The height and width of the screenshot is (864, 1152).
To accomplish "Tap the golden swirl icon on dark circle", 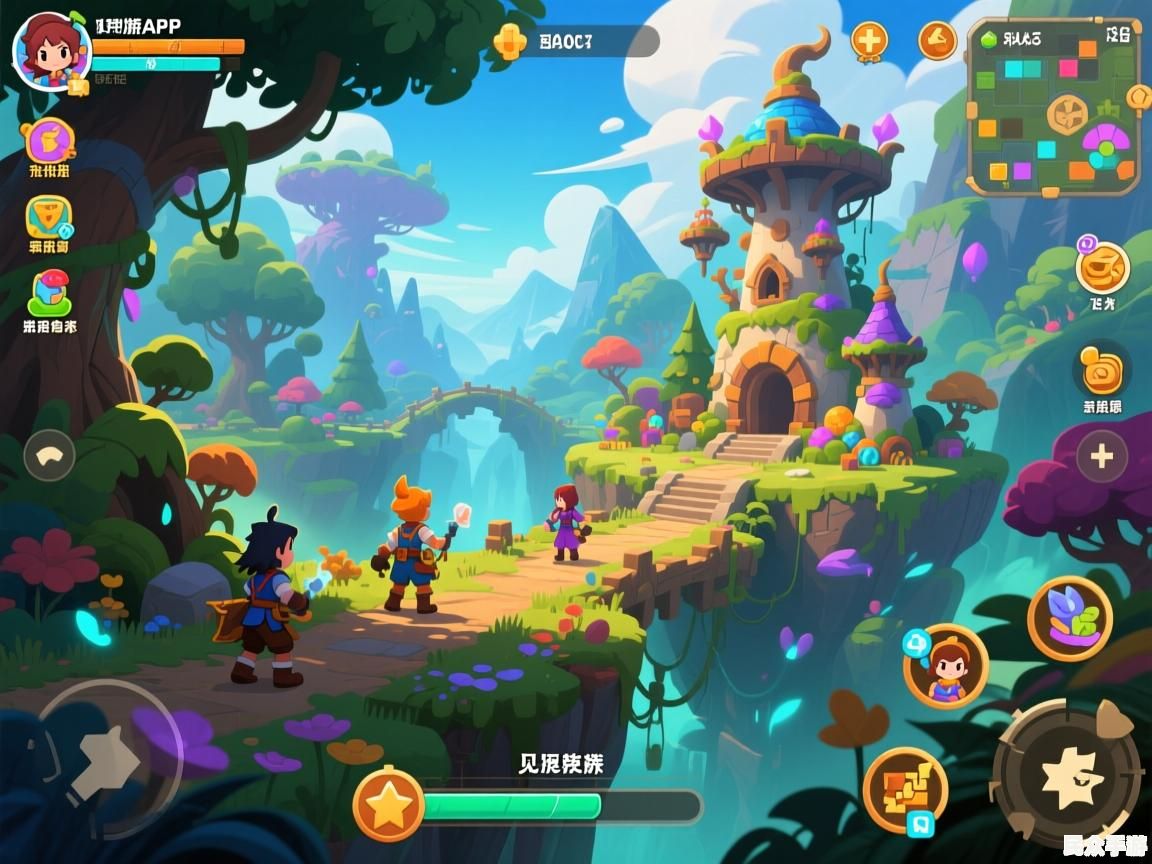I will (1102, 368).
